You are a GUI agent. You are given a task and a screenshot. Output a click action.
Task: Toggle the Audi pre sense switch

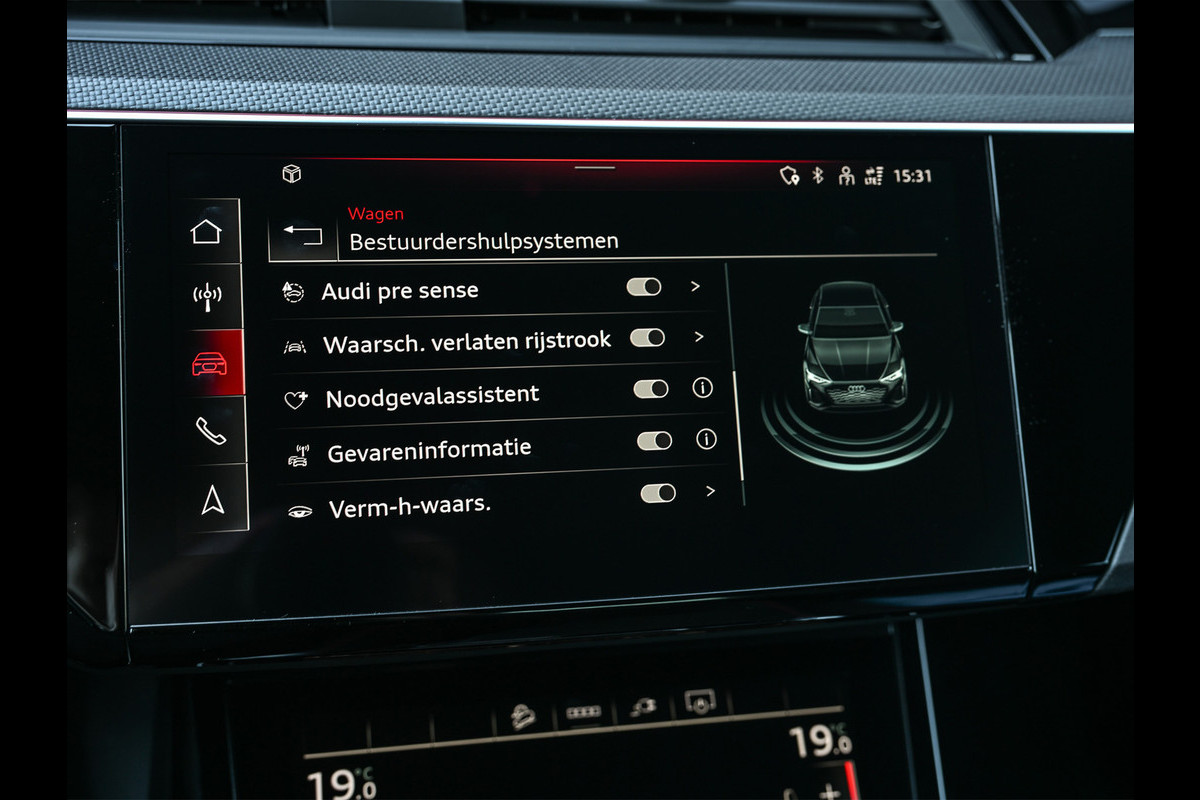pos(644,287)
